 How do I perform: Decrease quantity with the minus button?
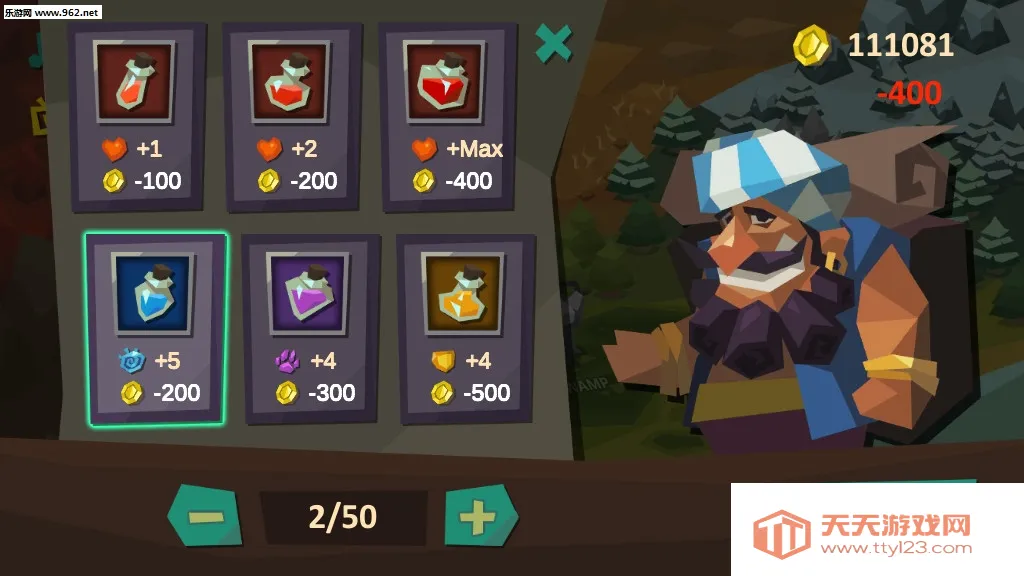point(204,517)
